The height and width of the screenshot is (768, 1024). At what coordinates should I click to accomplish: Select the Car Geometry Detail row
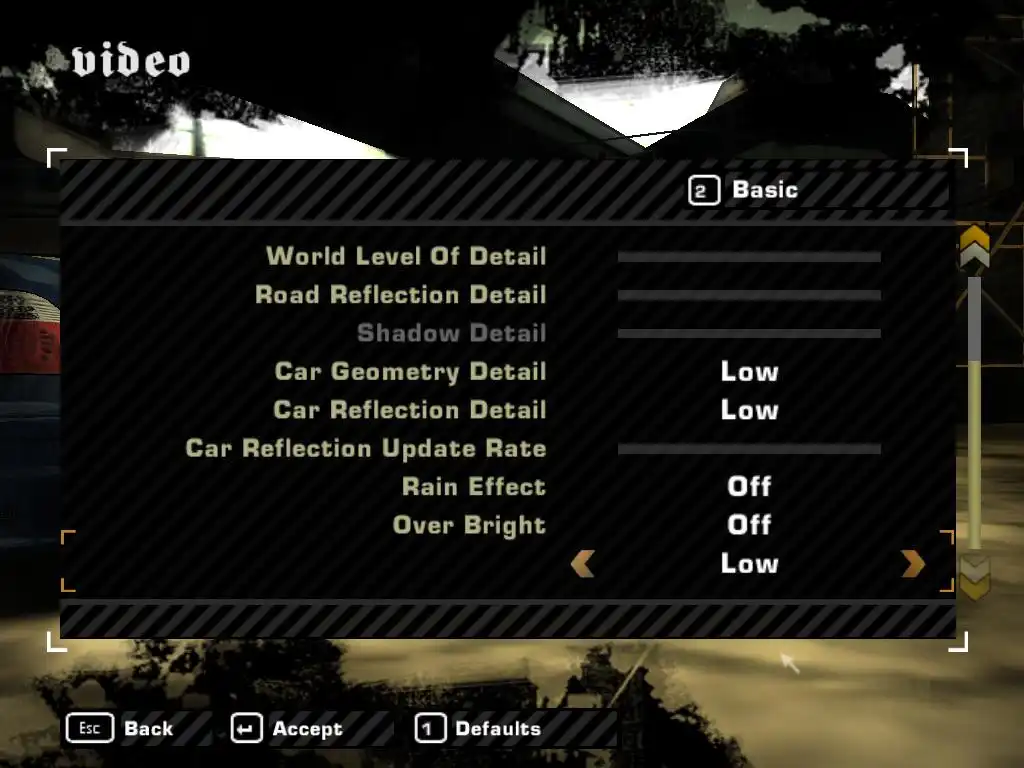[749, 372]
